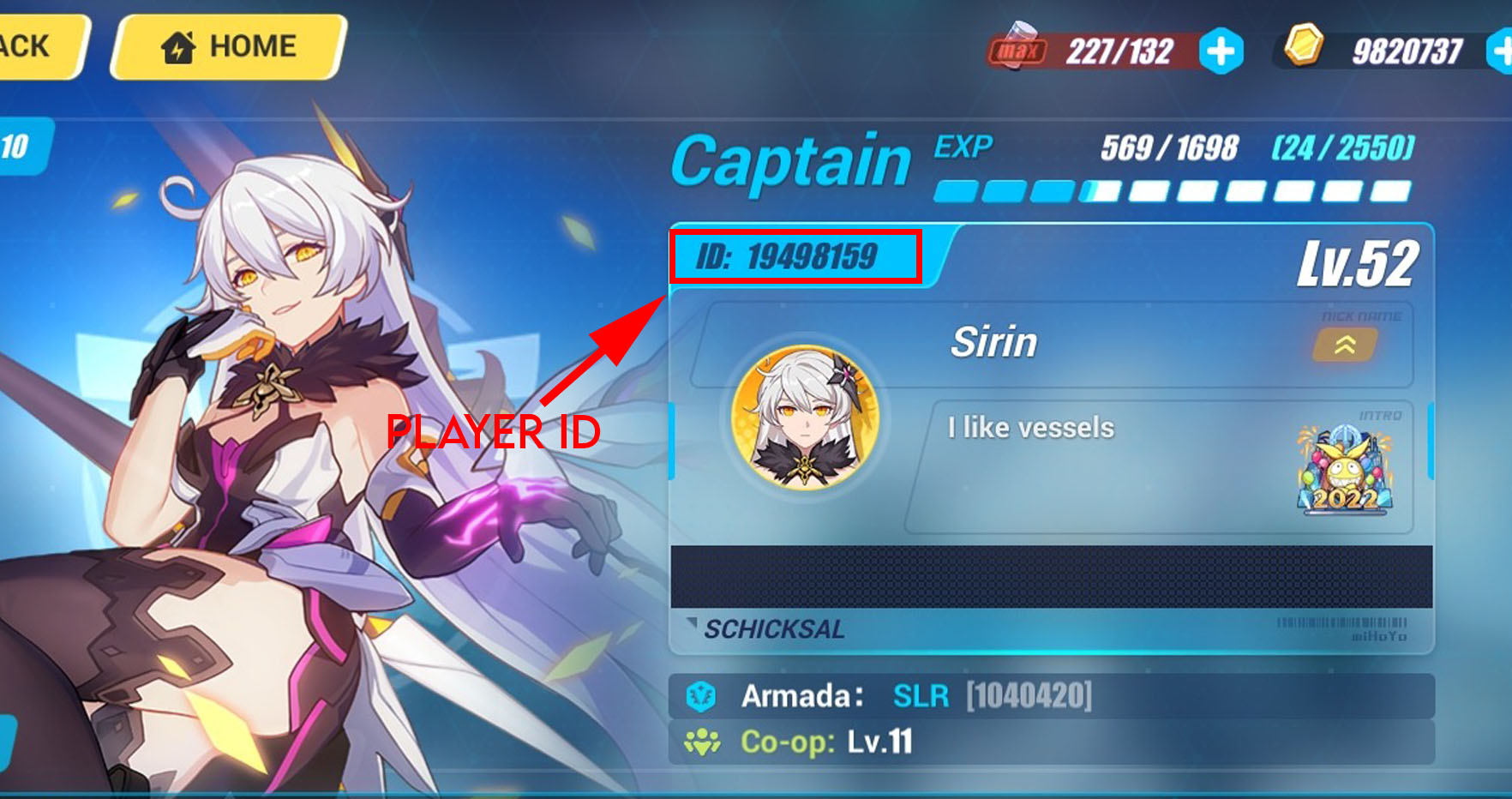Select the 2022 celebration badge
Image resolution: width=1512 pixels, height=799 pixels.
[1345, 470]
